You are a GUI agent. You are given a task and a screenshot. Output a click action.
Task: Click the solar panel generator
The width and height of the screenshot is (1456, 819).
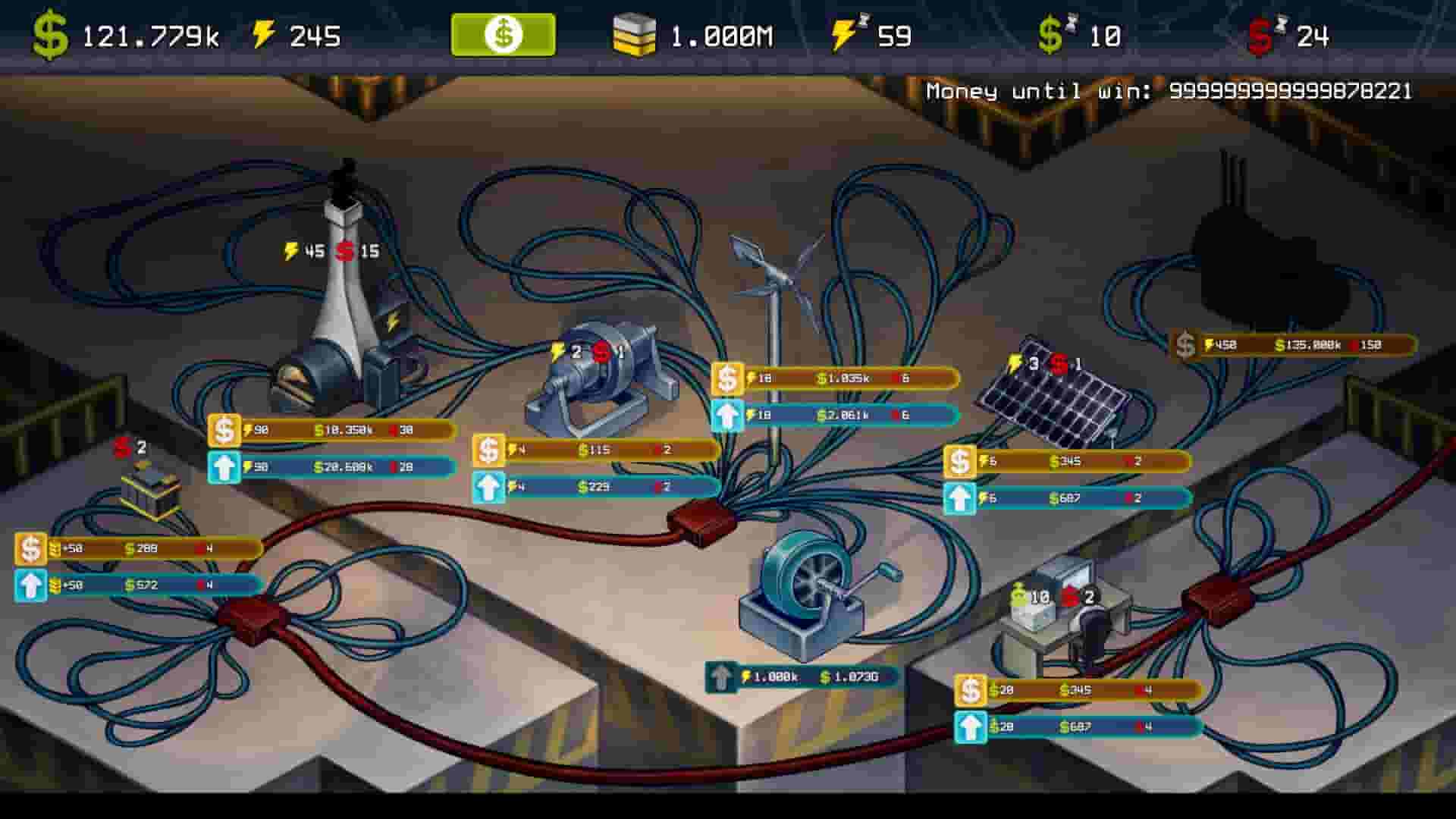pyautogui.click(x=1054, y=402)
